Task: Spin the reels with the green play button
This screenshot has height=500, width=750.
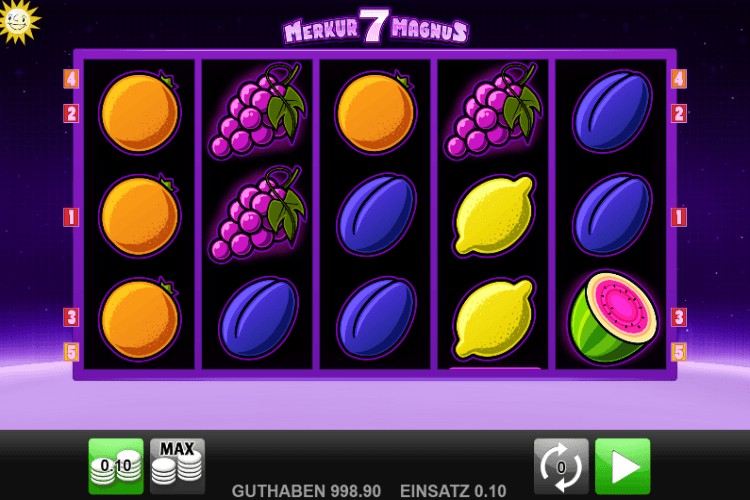Action: tap(622, 466)
